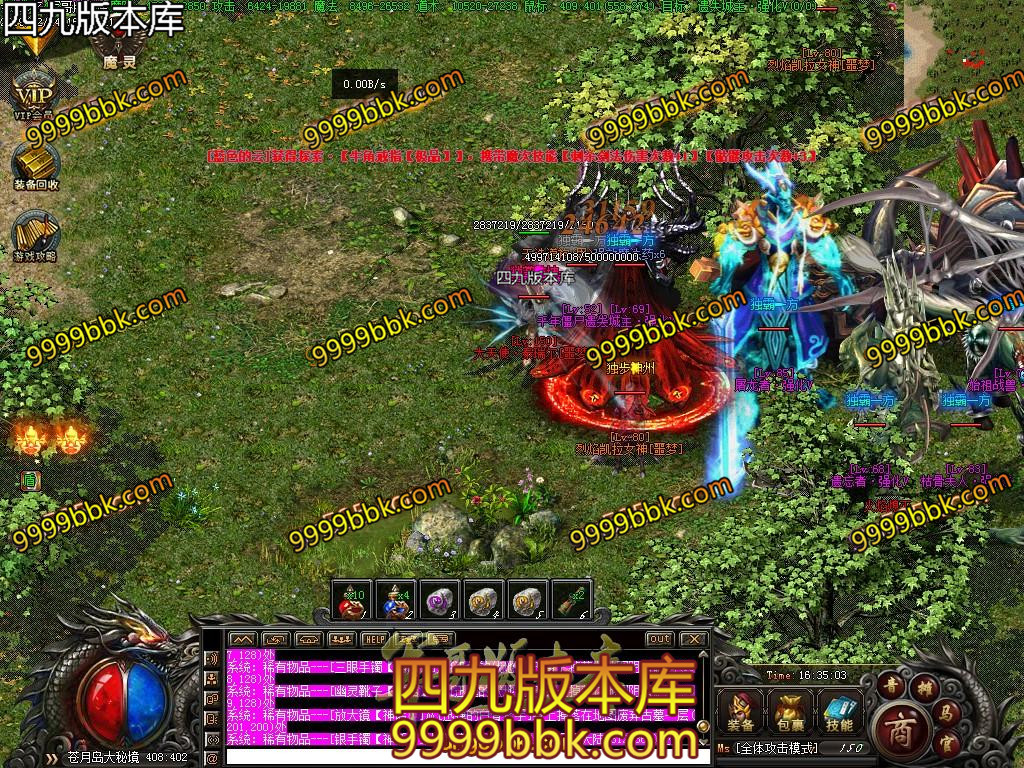Image resolution: width=1024 pixels, height=768 pixels.
Task: Toggle the 全体攻击模式 attack mode label
Action: 775,748
